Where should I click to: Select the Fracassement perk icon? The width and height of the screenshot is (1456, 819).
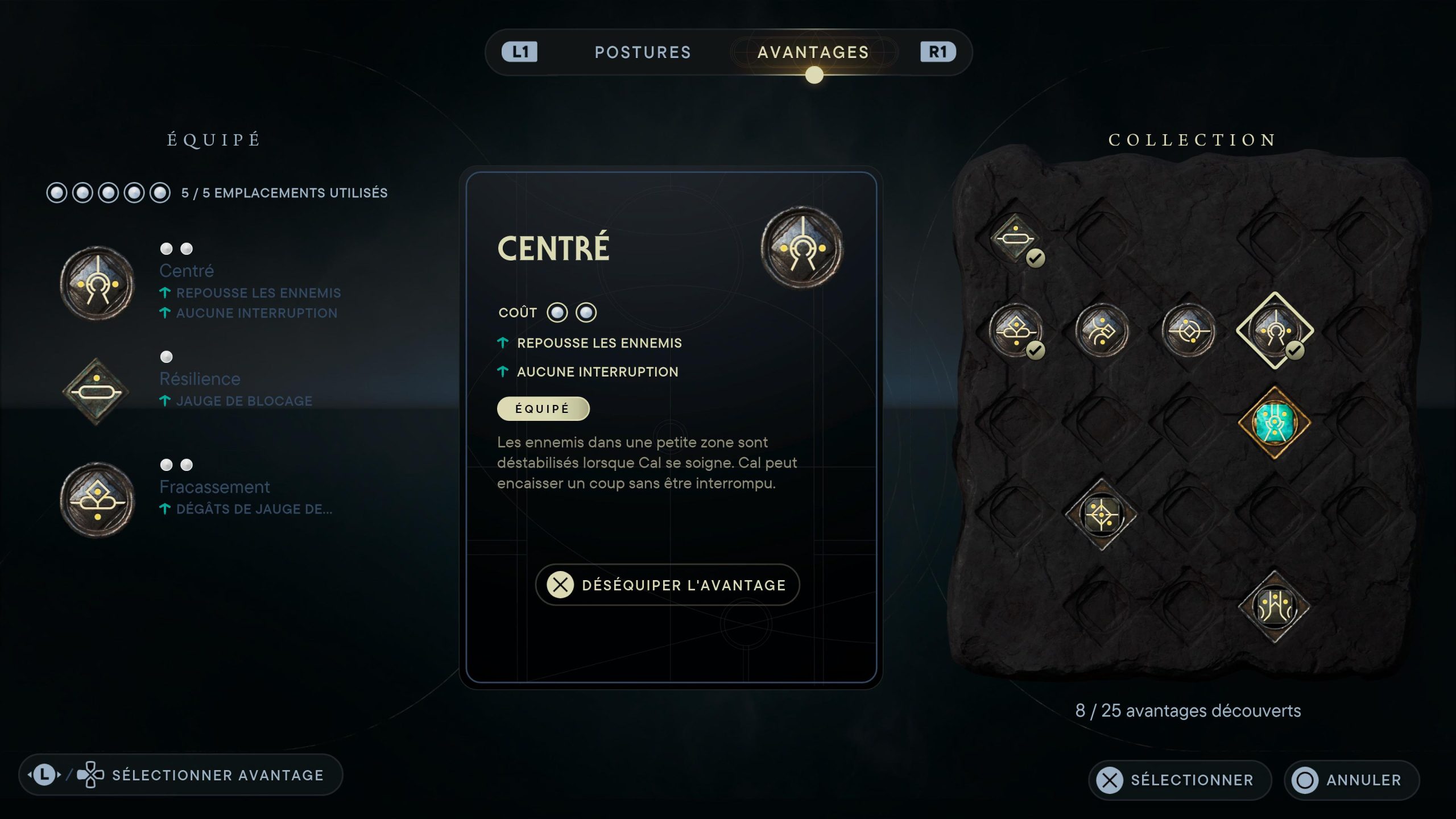click(x=97, y=499)
